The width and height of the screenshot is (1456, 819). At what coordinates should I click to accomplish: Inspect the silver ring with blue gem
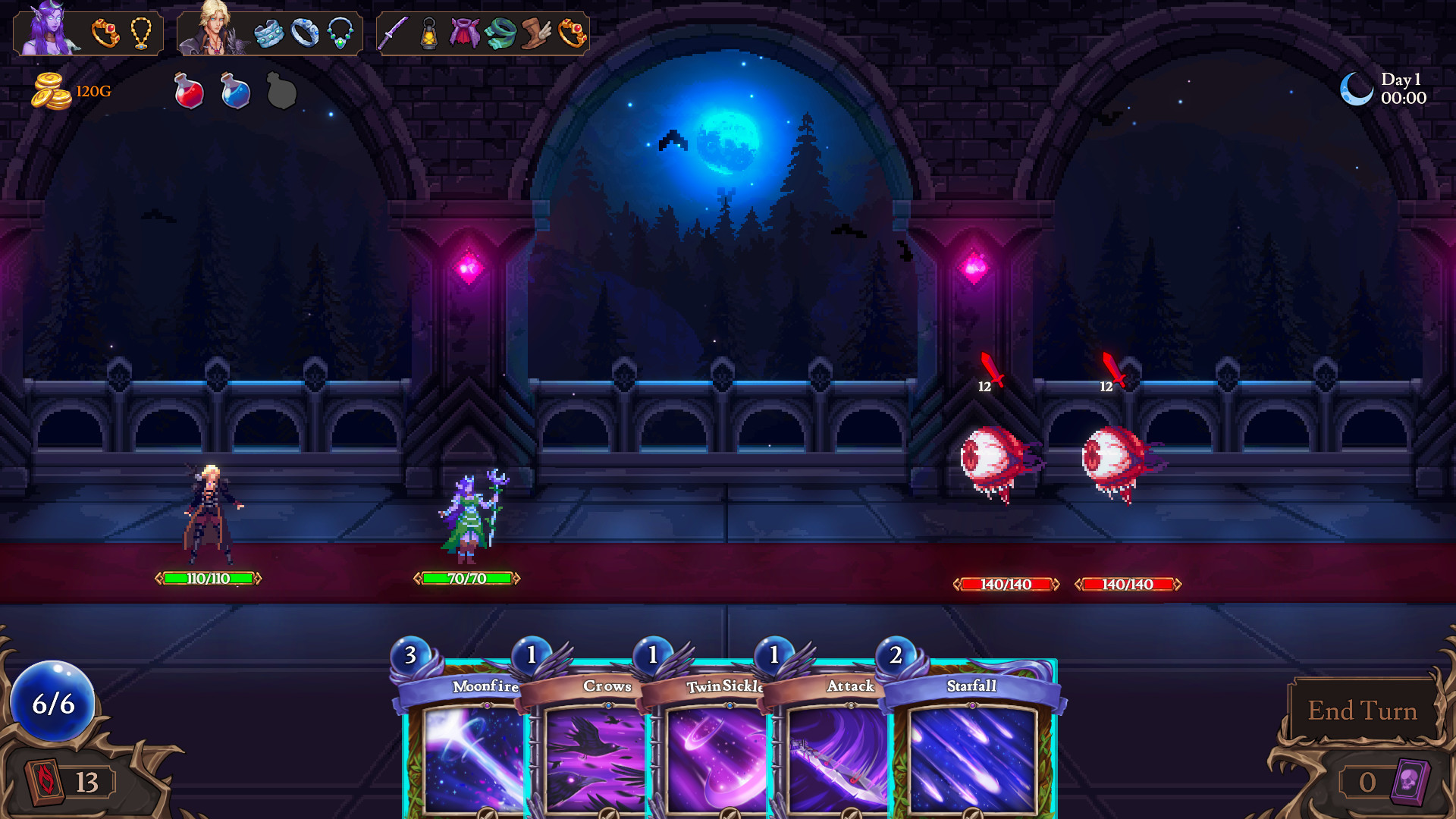(305, 33)
